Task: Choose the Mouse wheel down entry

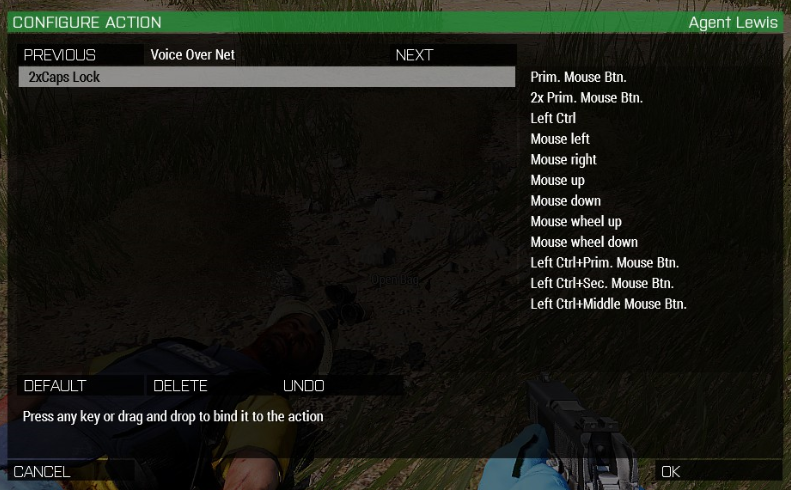Action: tap(583, 242)
